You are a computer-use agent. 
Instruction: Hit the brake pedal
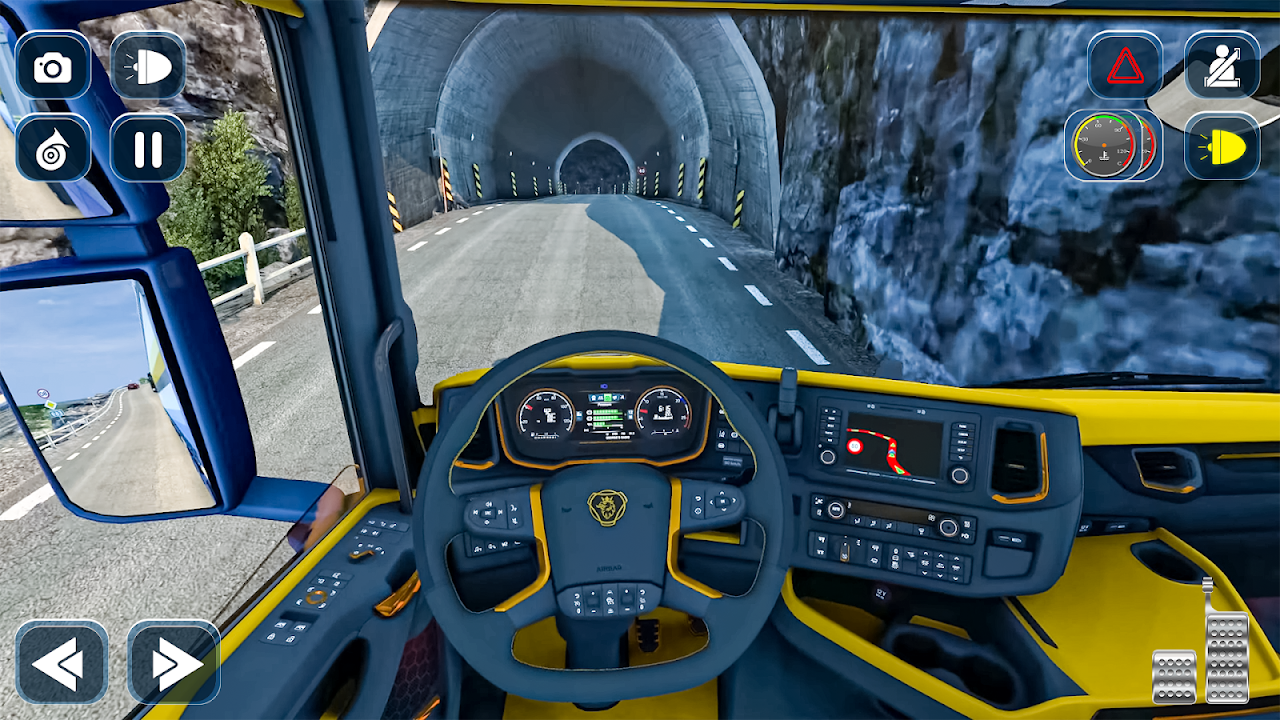[x=1174, y=675]
